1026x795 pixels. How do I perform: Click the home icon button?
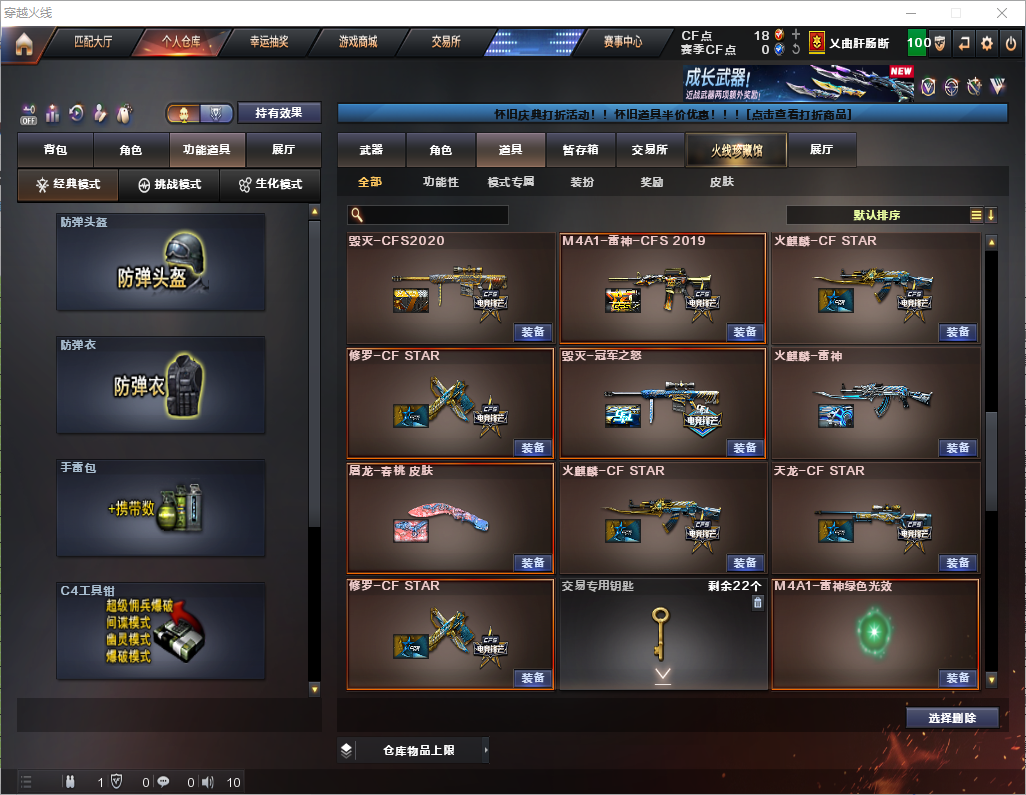[24, 44]
